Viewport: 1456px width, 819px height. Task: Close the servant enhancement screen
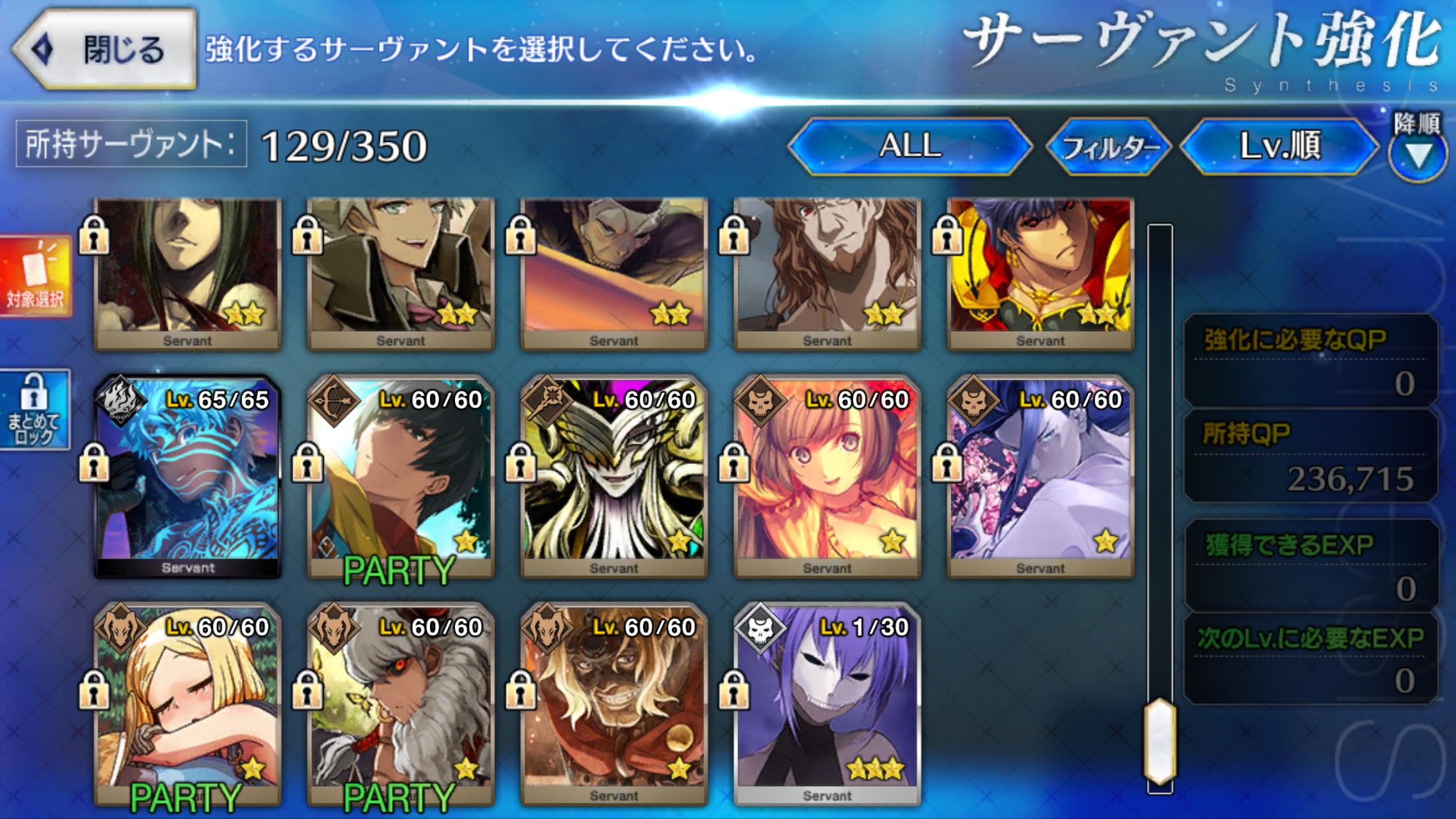pyautogui.click(x=106, y=49)
